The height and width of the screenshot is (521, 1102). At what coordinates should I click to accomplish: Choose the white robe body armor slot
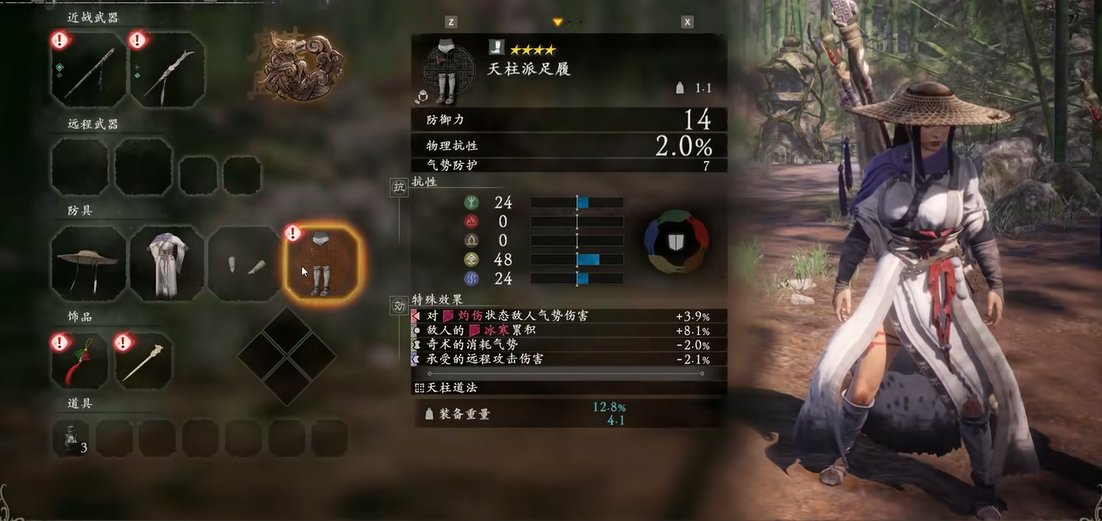[166, 263]
